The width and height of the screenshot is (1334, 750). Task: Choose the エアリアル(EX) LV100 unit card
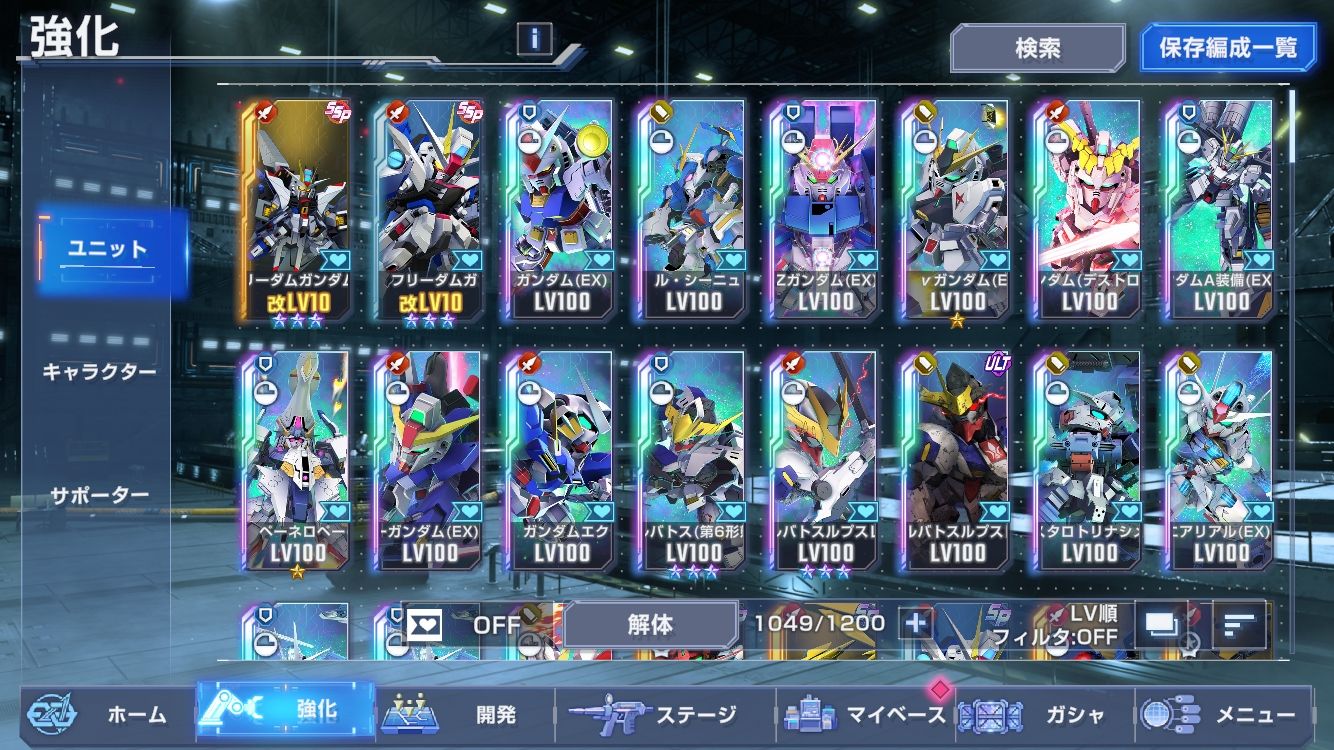(1221, 460)
